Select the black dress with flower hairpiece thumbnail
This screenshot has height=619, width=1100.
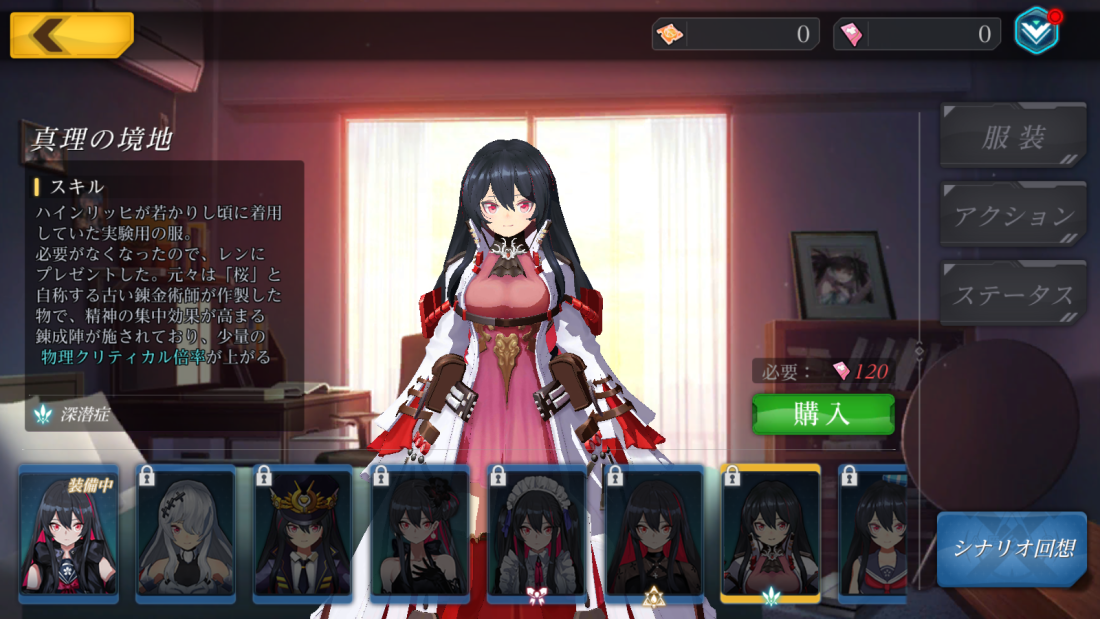point(420,534)
